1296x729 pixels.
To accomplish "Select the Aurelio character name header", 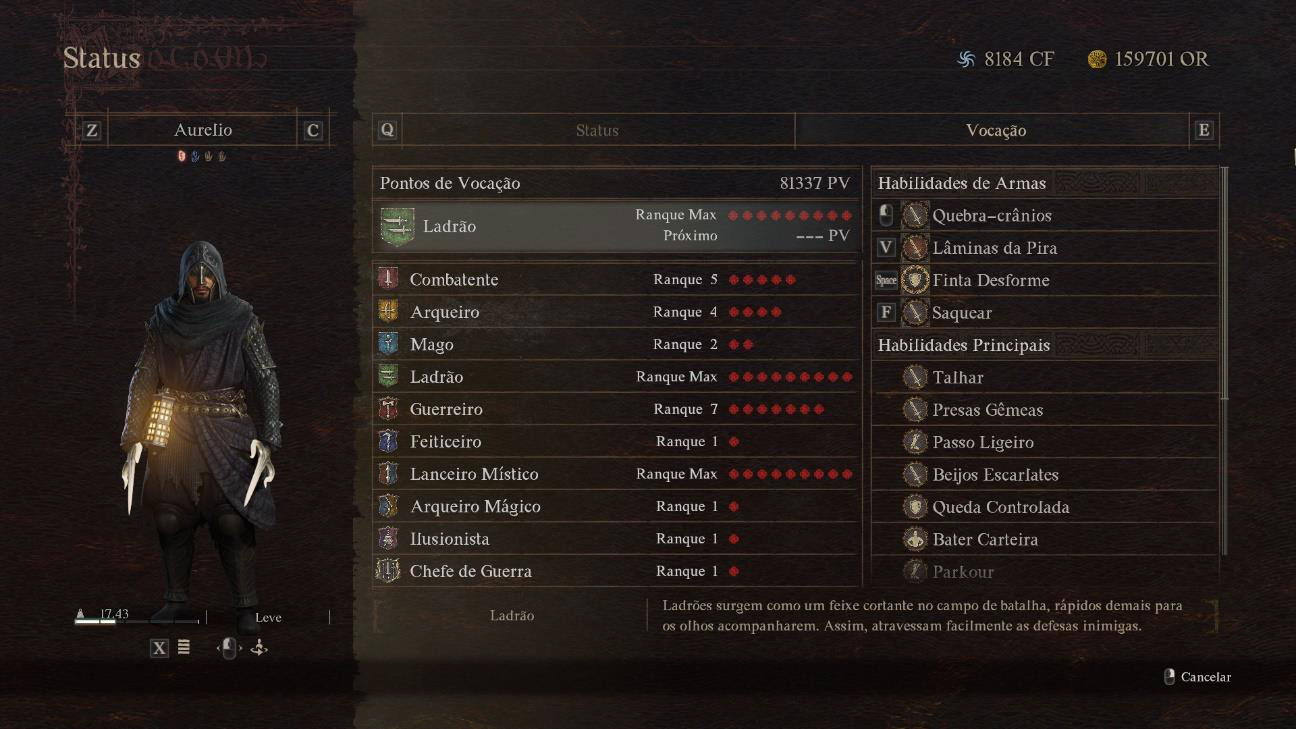I will coord(203,131).
